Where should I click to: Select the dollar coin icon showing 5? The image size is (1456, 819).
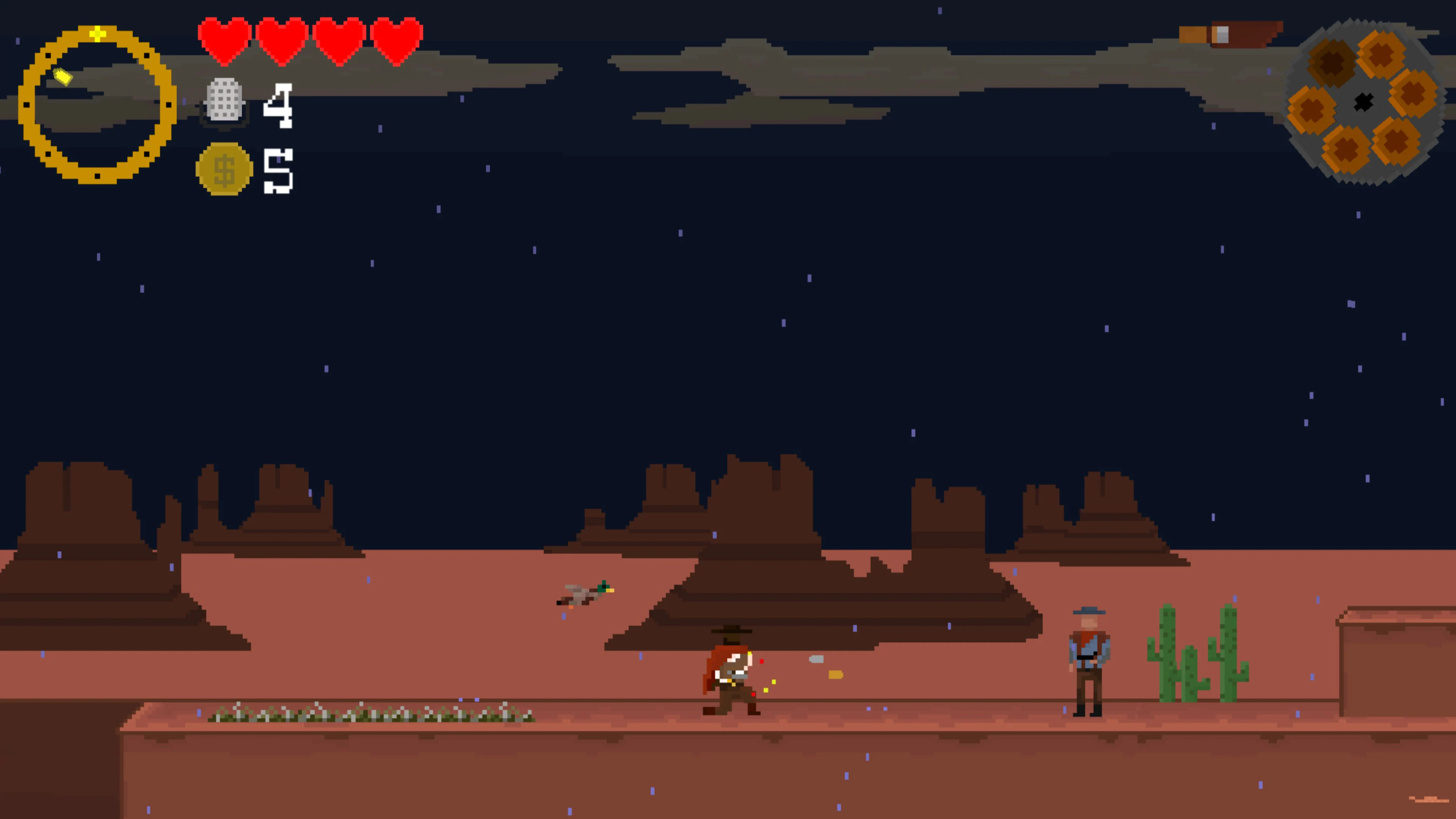pyautogui.click(x=225, y=168)
